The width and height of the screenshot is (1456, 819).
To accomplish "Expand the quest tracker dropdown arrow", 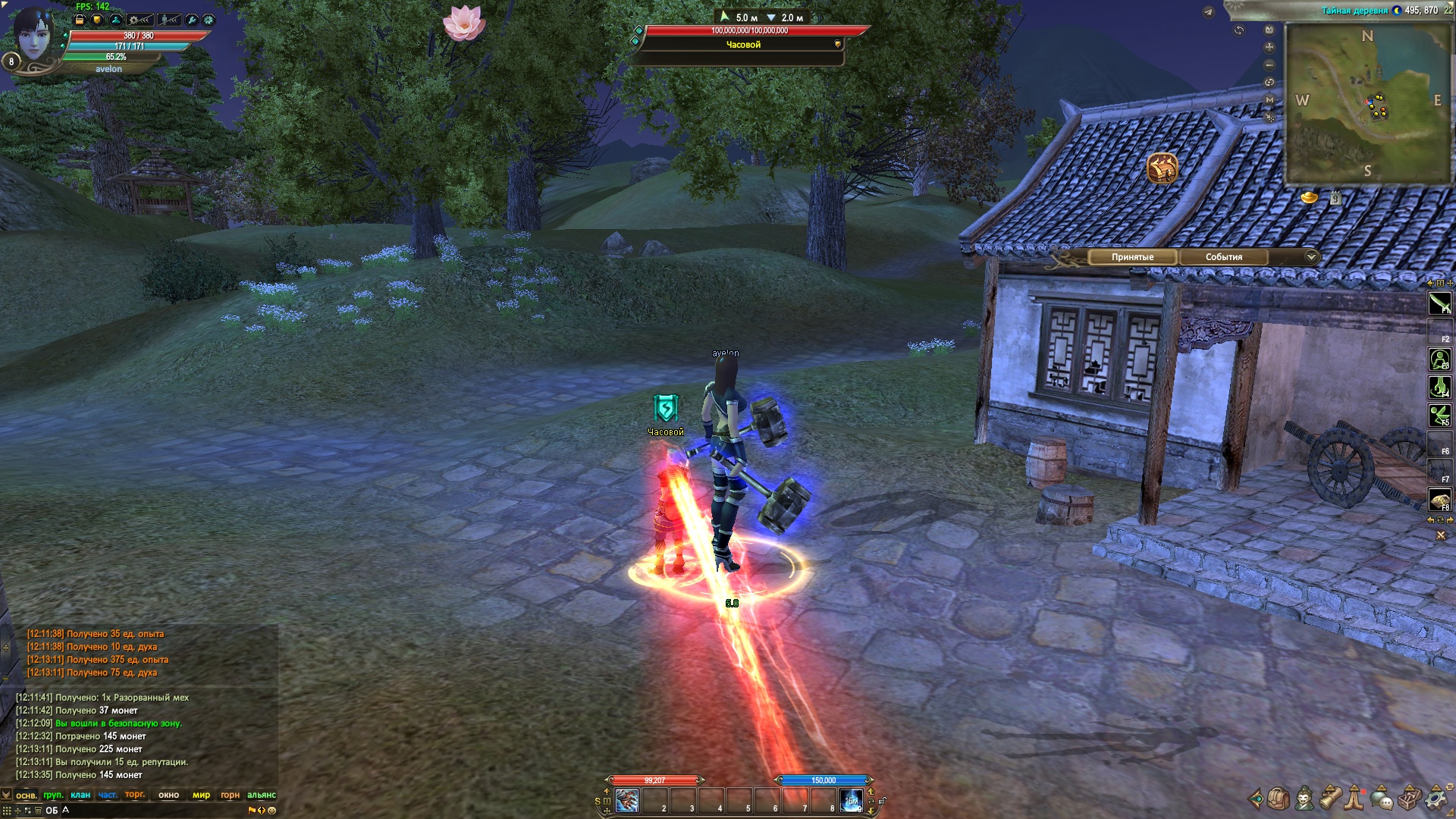I will (x=1311, y=257).
